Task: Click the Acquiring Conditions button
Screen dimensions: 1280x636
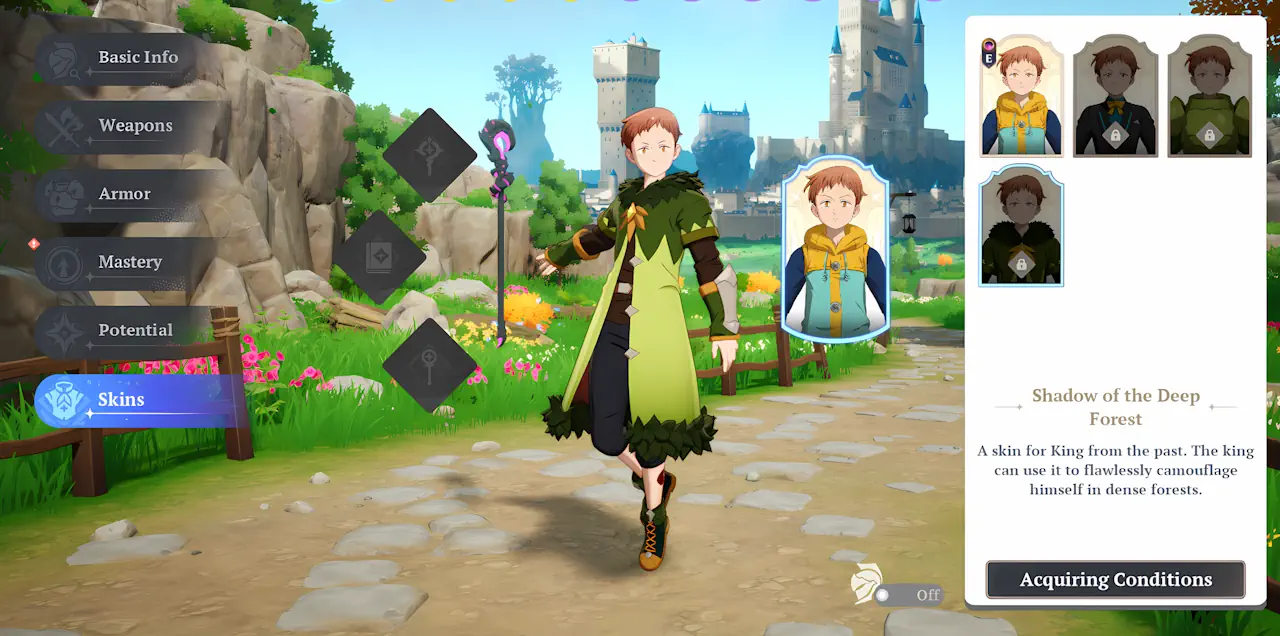Action: [1115, 580]
